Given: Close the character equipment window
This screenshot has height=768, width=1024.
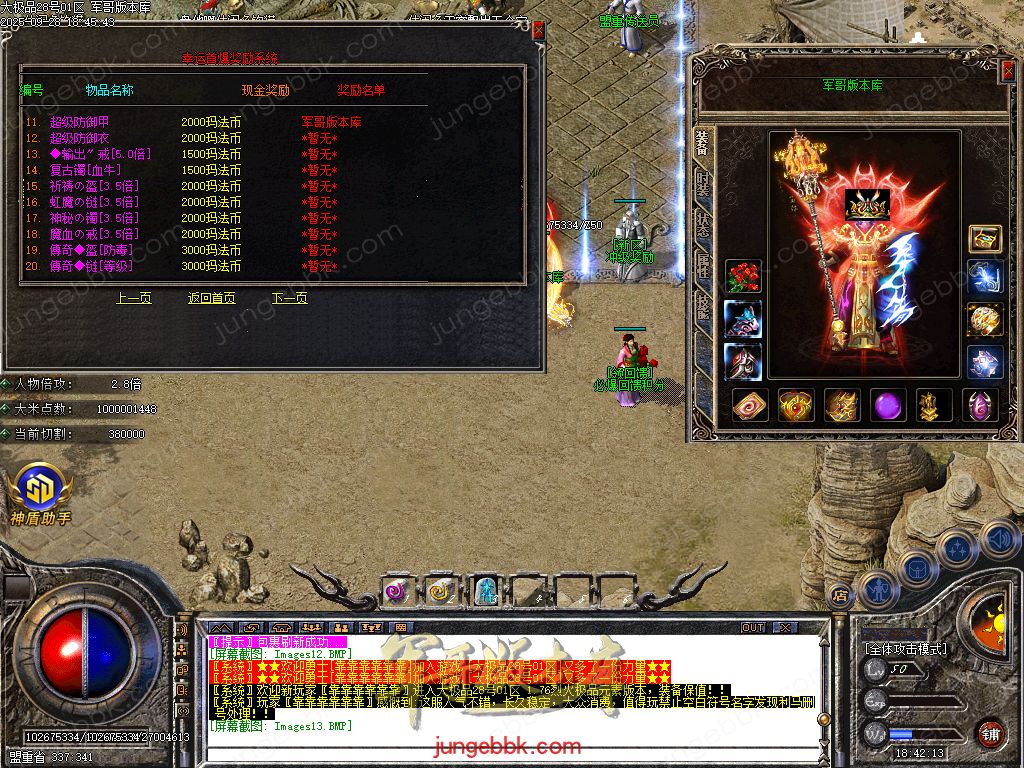Looking at the screenshot, I should (x=1008, y=70).
